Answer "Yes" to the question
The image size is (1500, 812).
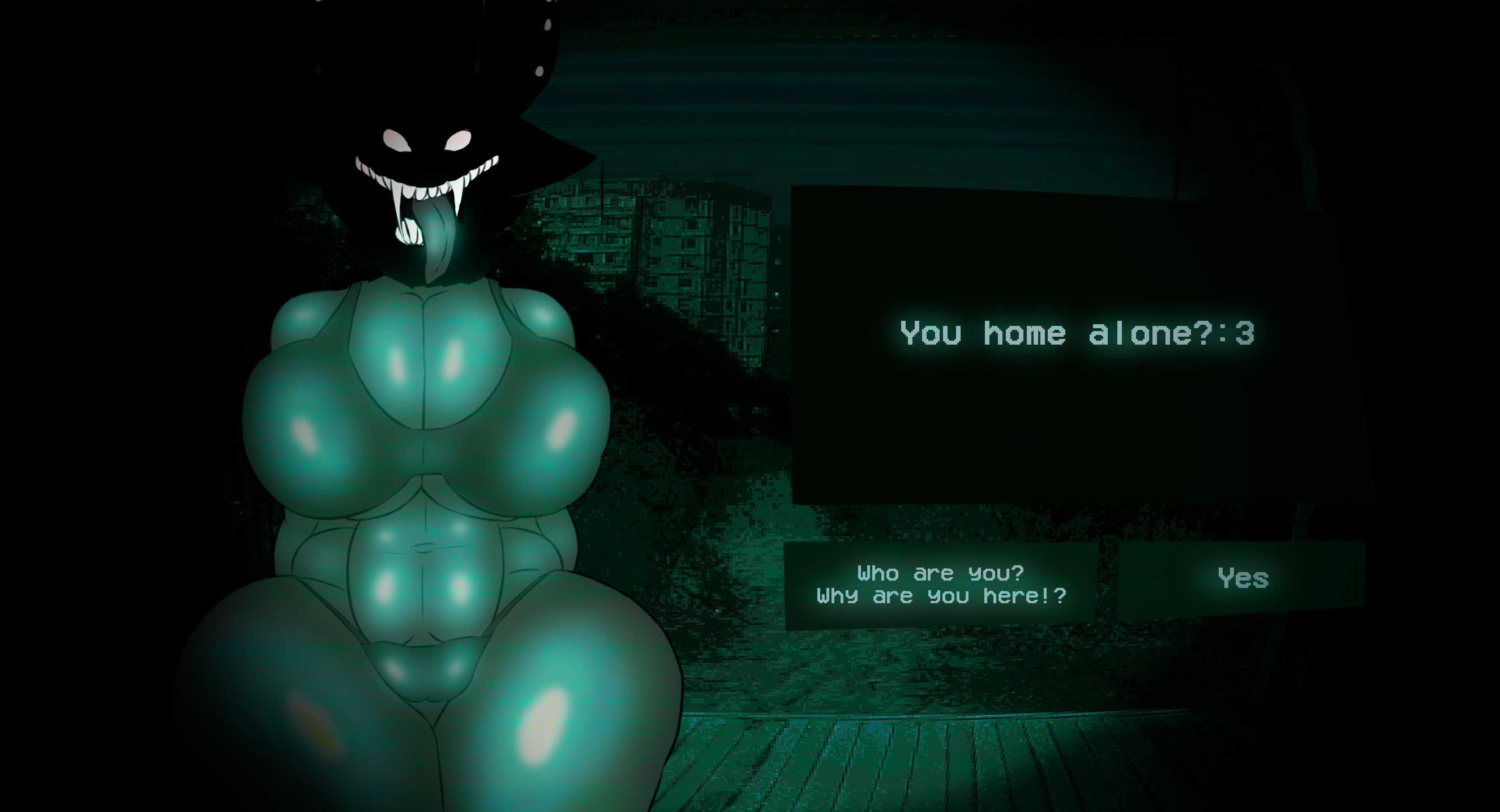tap(1242, 579)
